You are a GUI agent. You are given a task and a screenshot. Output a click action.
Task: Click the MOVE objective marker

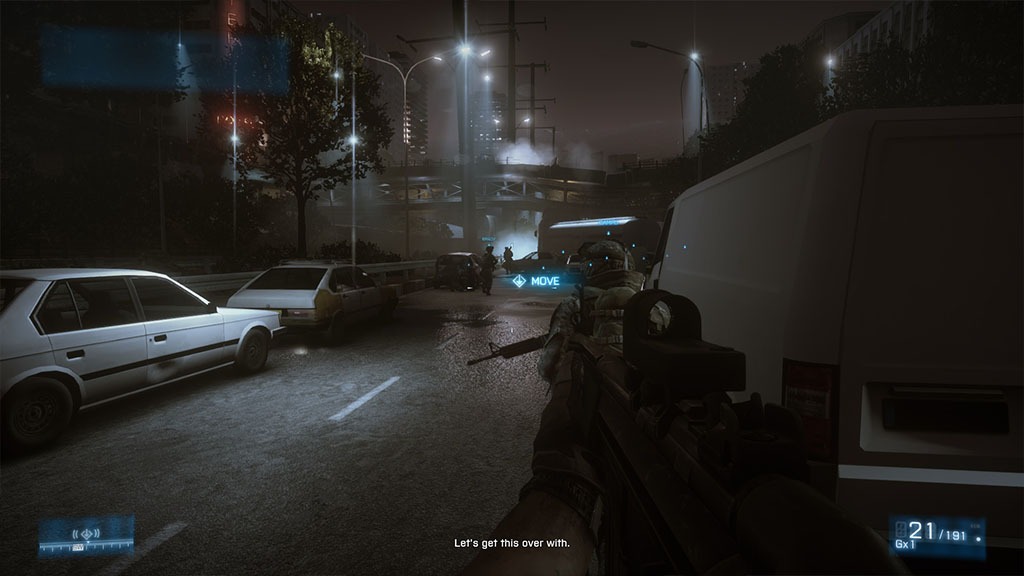[537, 281]
